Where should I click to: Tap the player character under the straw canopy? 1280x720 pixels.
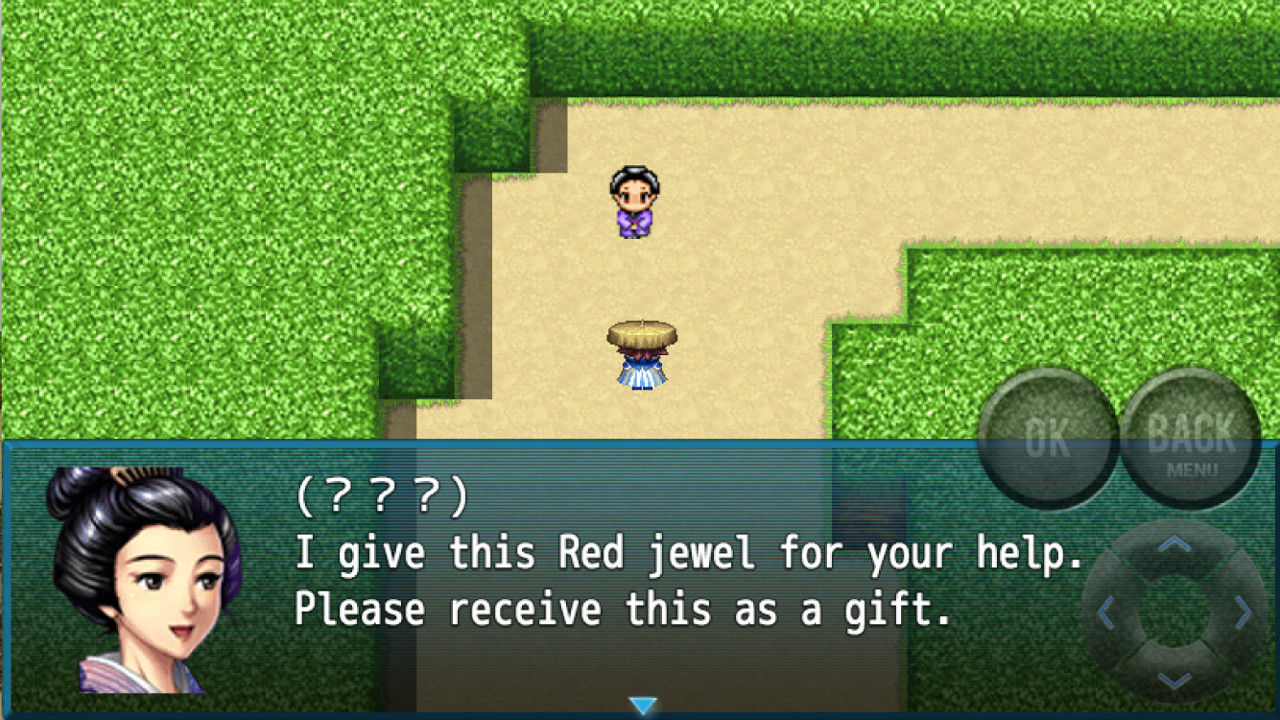640,350
